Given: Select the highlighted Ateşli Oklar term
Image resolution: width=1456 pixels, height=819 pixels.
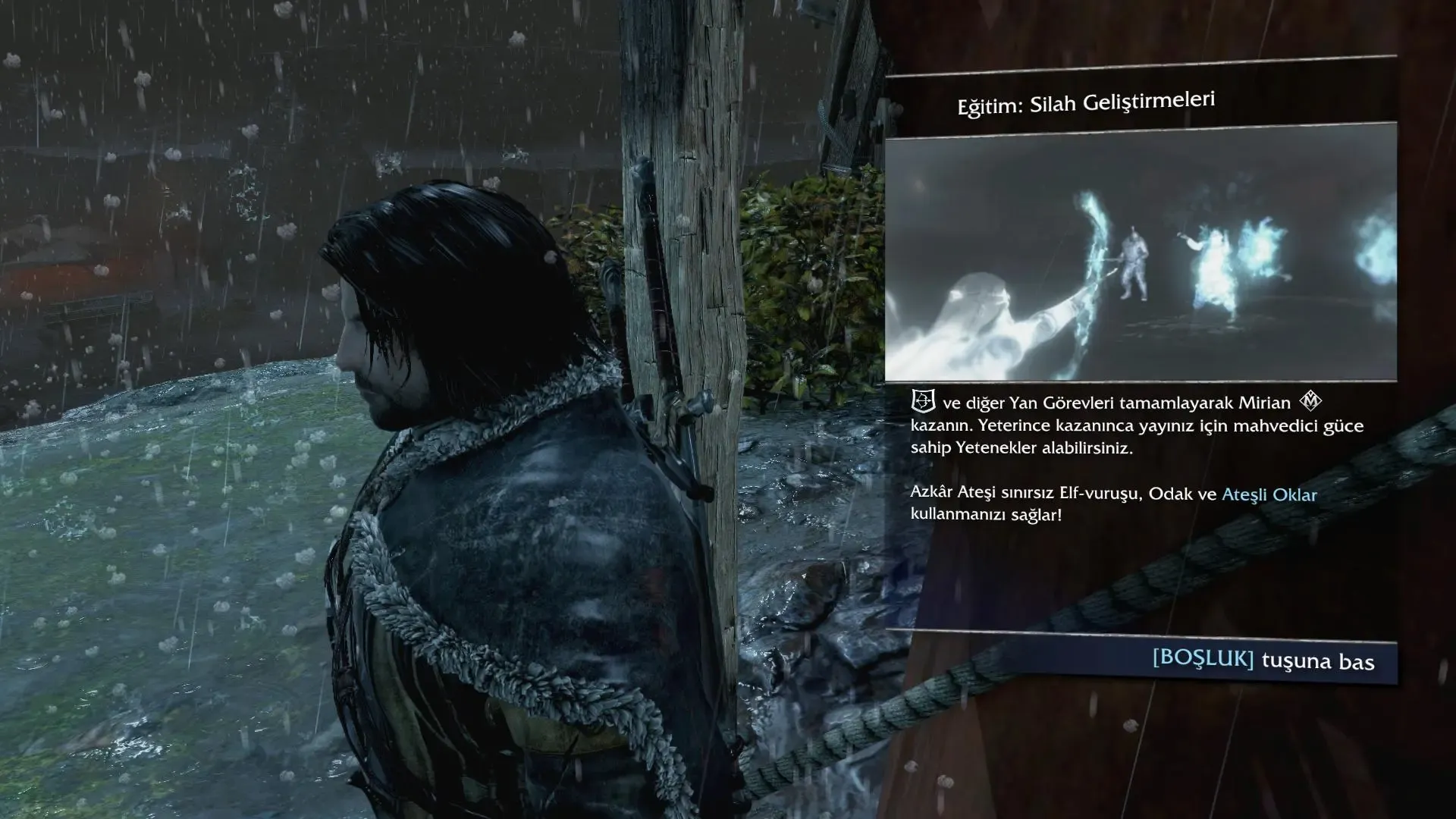Looking at the screenshot, I should [1269, 494].
